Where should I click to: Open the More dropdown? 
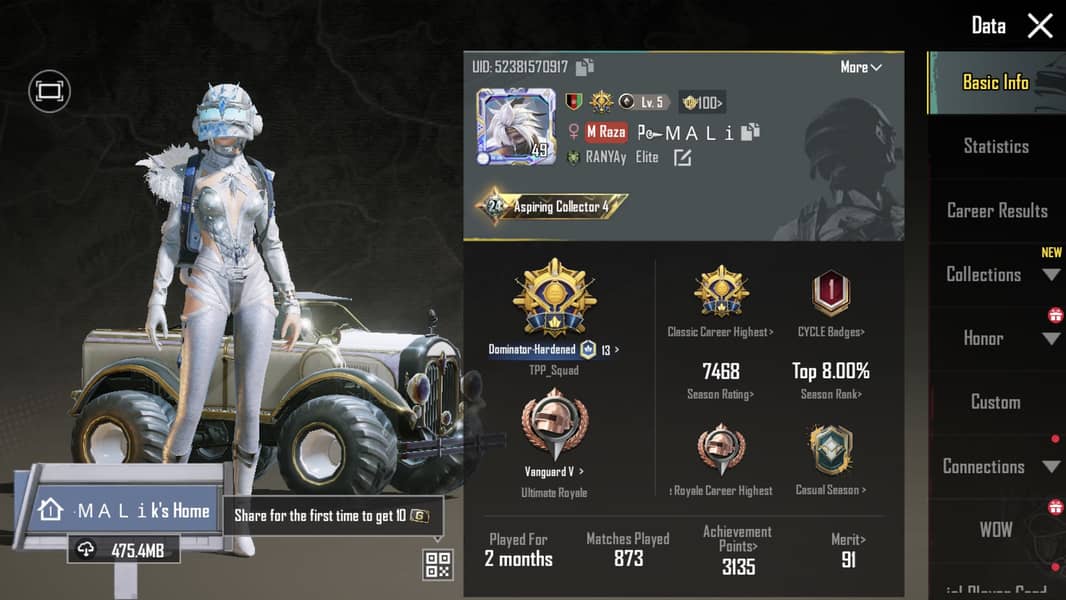[860, 67]
